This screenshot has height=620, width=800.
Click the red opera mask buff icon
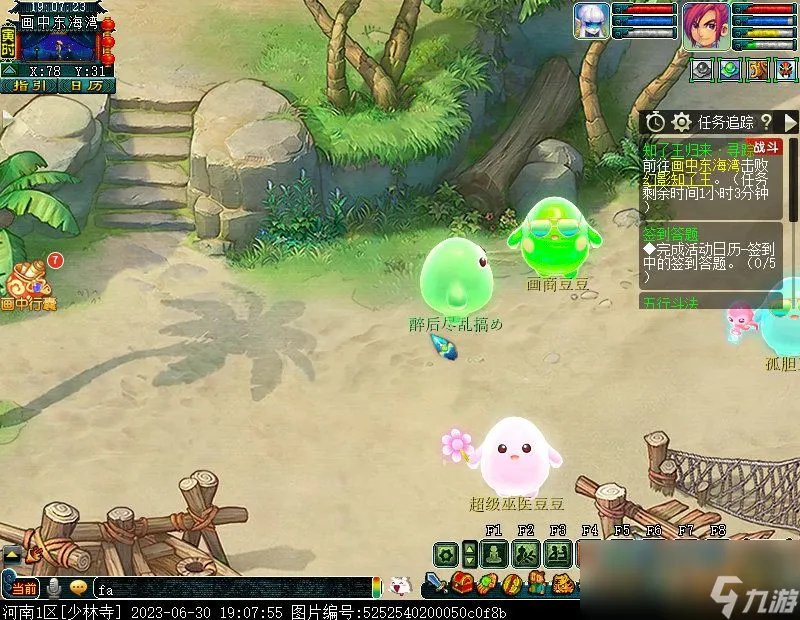tap(786, 70)
